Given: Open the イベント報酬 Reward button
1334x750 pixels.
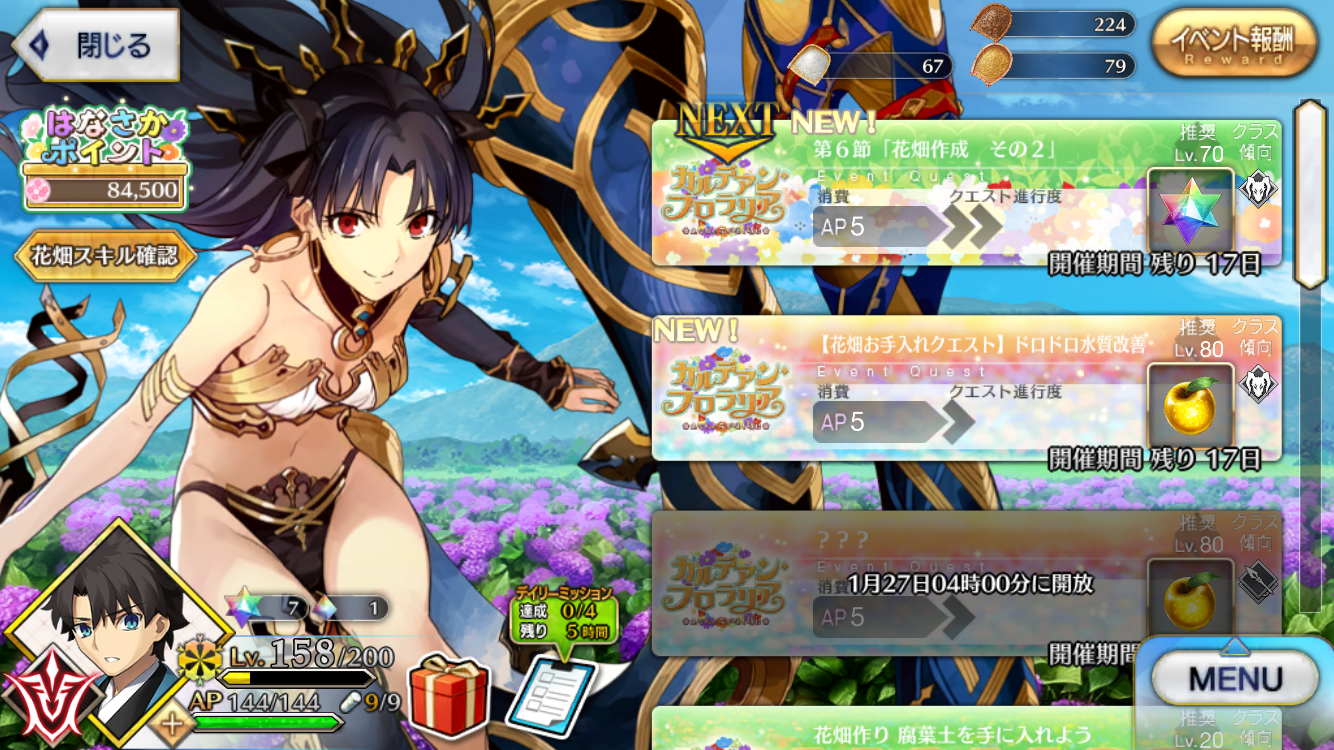Looking at the screenshot, I should [1231, 43].
